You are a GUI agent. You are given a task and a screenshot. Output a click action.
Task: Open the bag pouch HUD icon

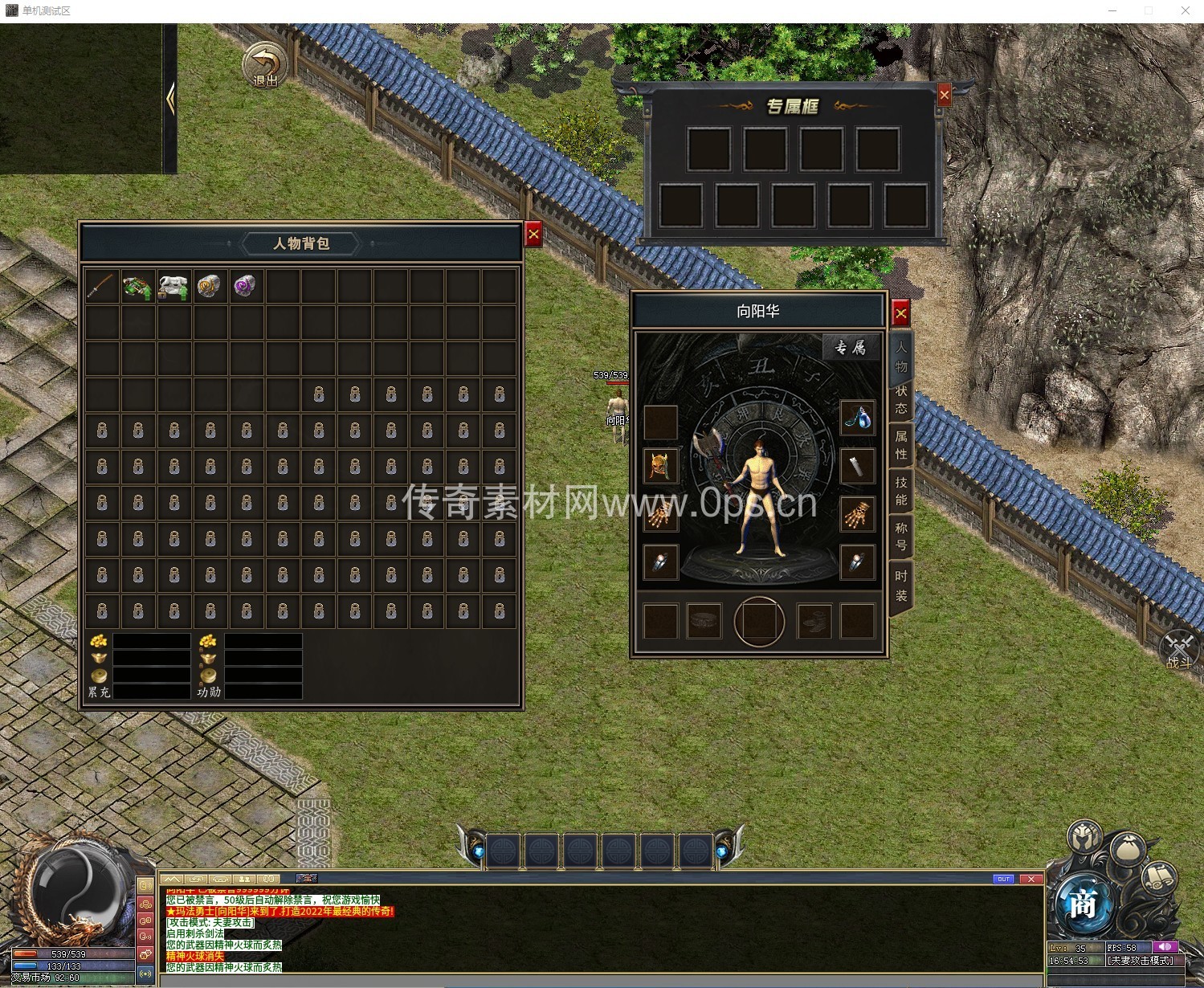point(1128,849)
